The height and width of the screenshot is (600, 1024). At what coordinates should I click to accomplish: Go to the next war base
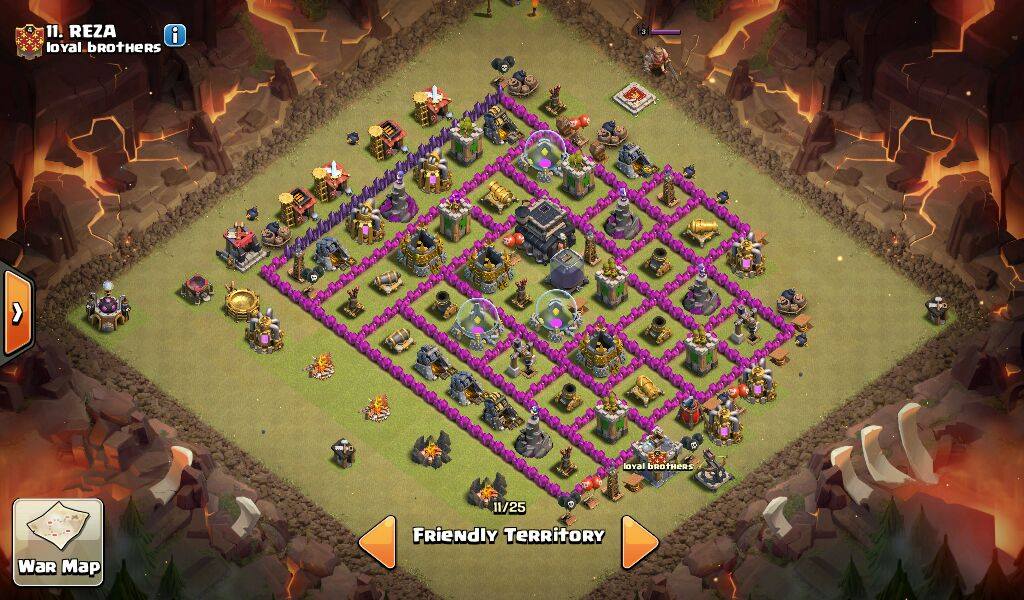tap(639, 542)
